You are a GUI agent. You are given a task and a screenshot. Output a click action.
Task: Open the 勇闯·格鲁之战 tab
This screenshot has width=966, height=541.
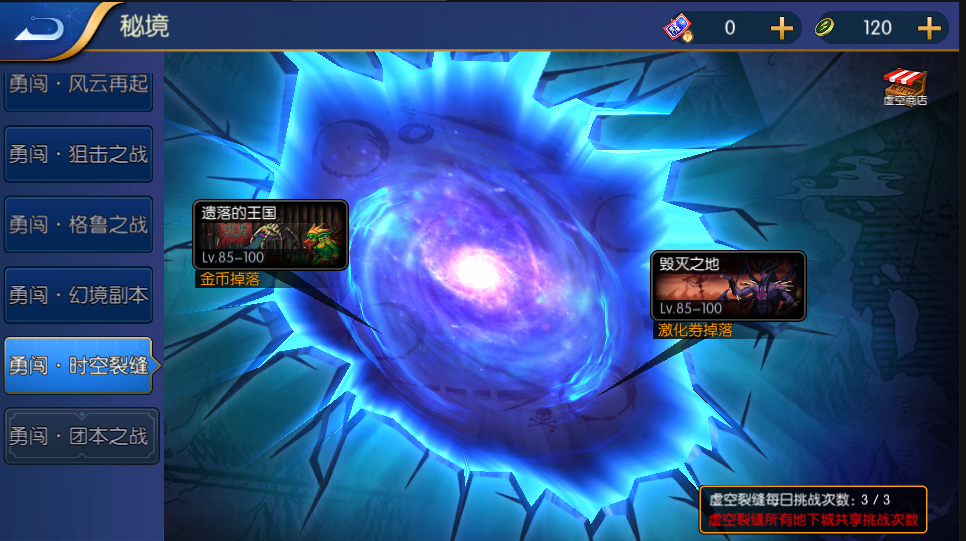78,225
